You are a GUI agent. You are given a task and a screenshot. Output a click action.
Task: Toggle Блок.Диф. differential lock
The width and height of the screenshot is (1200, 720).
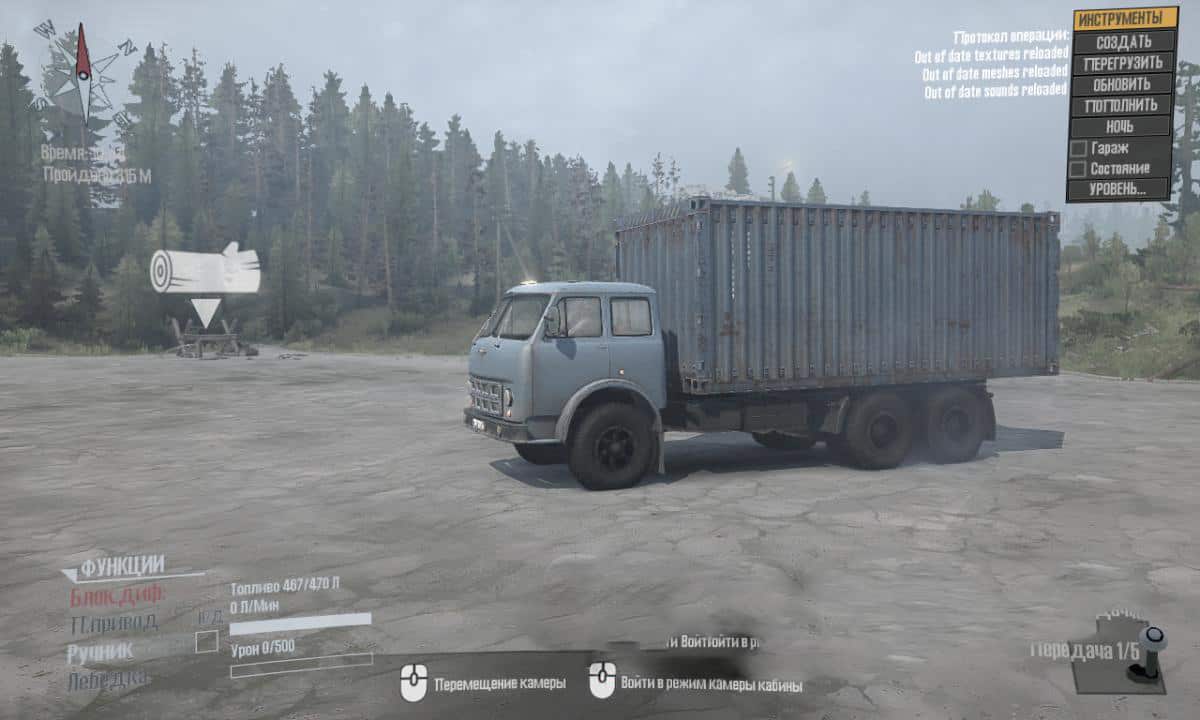coord(117,596)
